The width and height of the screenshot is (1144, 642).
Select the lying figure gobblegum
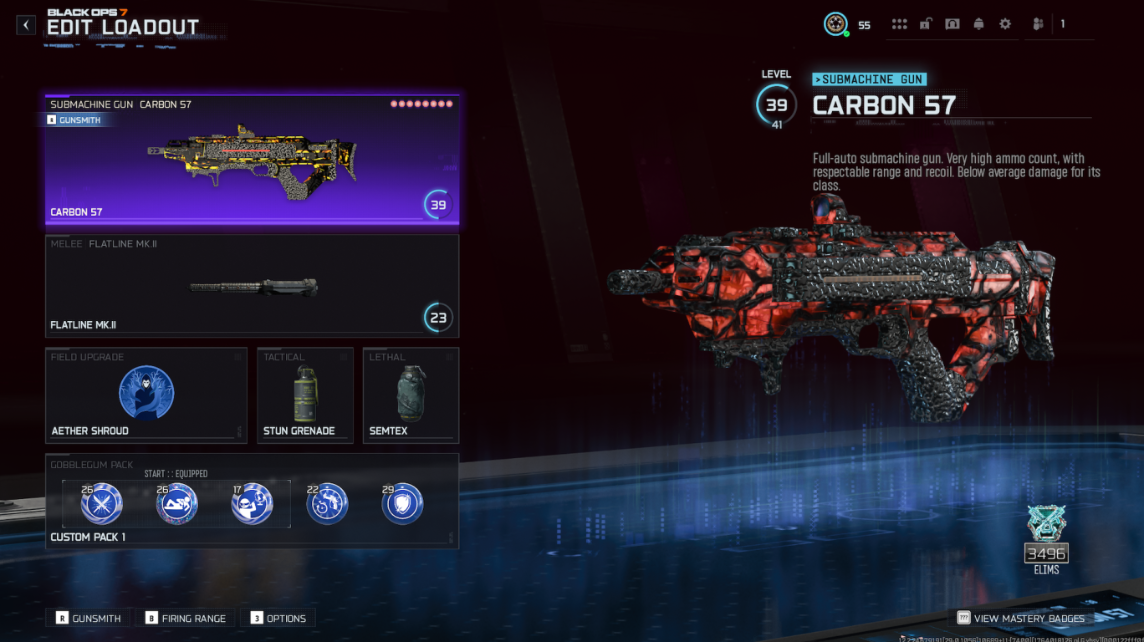[x=177, y=504]
